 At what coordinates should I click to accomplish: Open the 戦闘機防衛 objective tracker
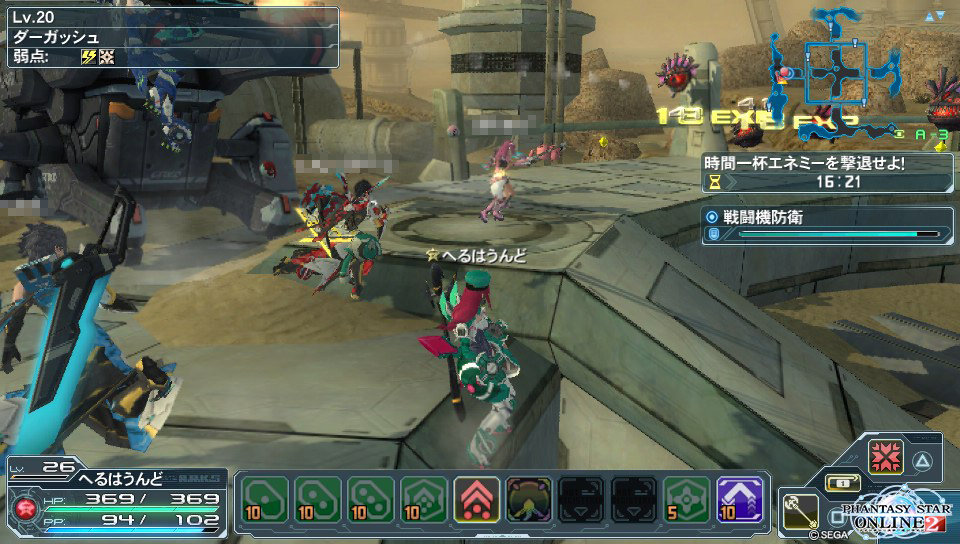coord(827,225)
